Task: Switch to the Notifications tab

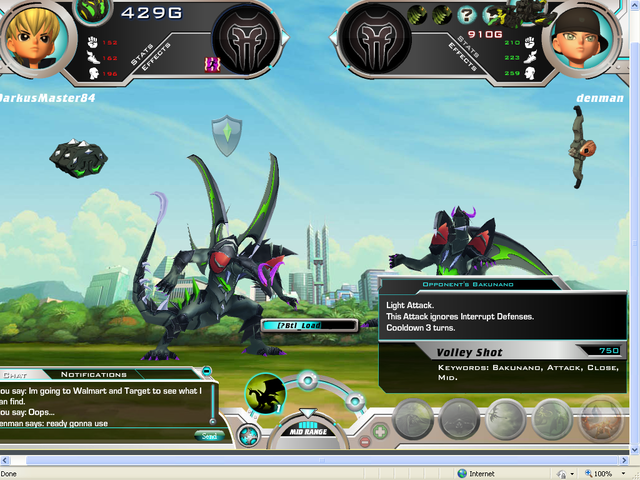Action: point(93,374)
